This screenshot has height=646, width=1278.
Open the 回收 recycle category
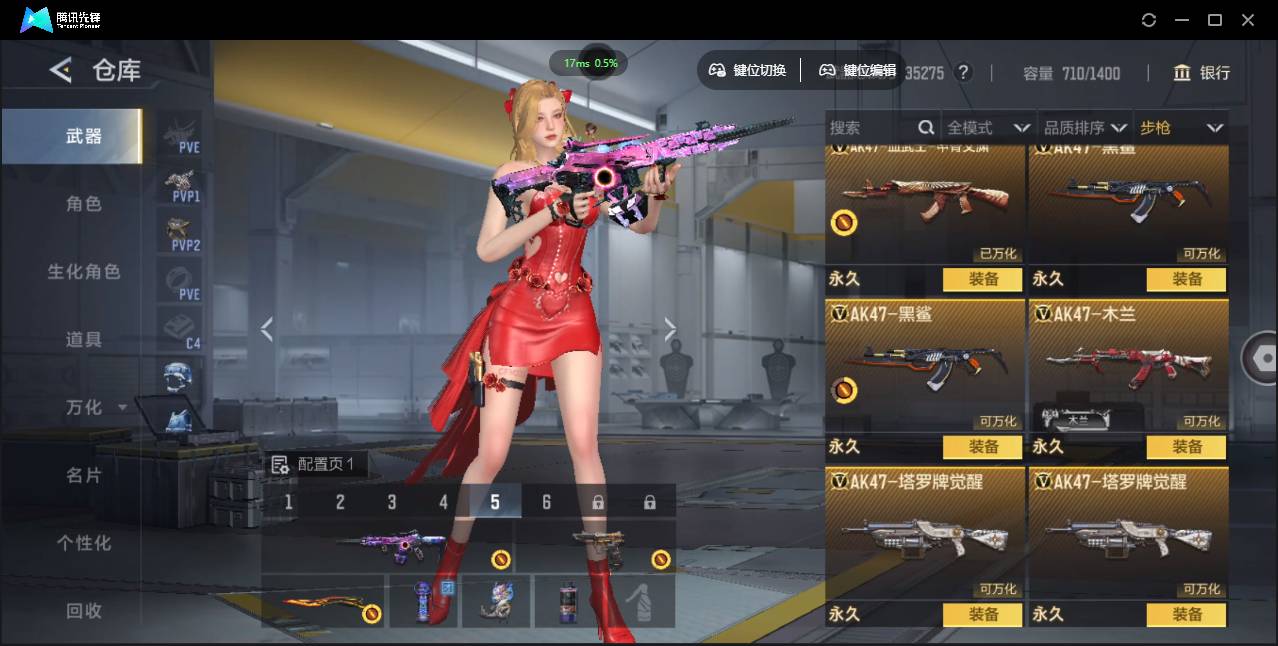pyautogui.click(x=84, y=610)
